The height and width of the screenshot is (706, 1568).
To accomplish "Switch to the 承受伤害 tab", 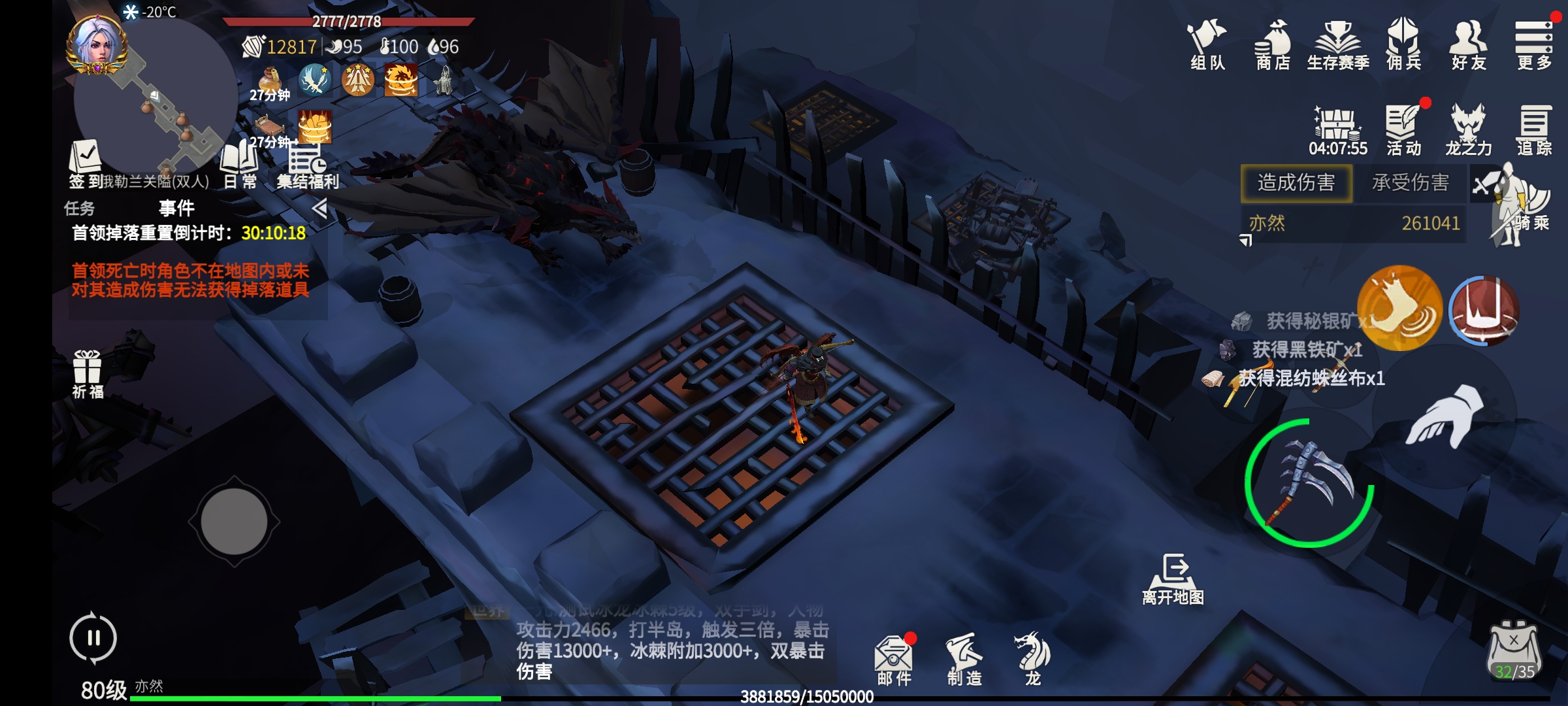I will point(1410,182).
